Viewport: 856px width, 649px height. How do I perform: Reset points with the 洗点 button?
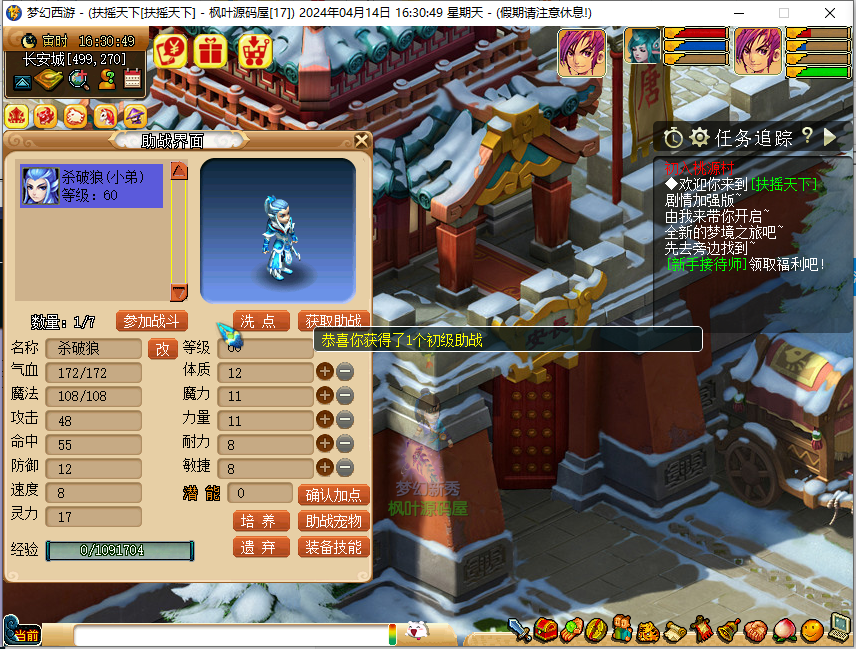click(261, 321)
